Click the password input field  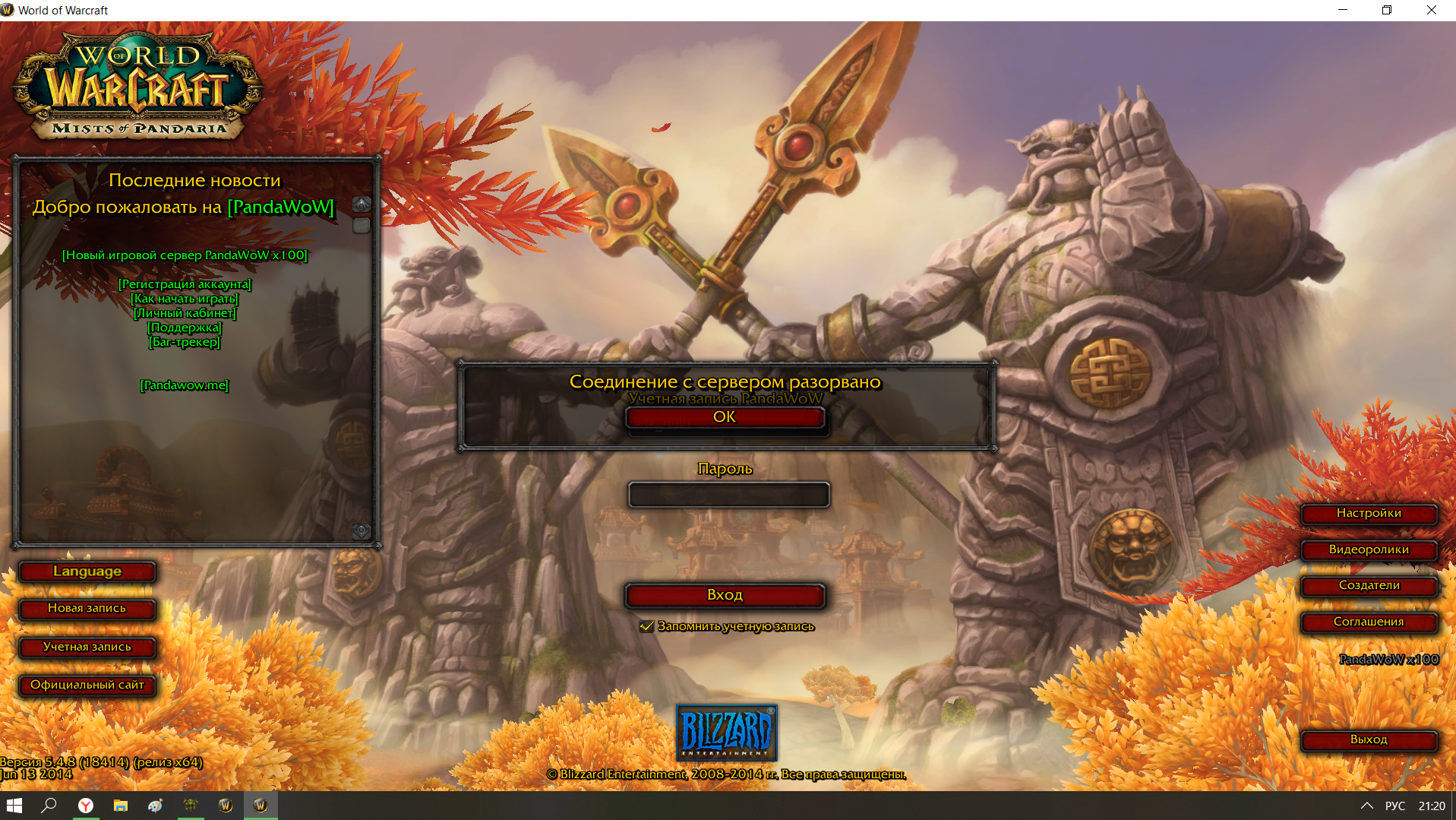tap(728, 495)
